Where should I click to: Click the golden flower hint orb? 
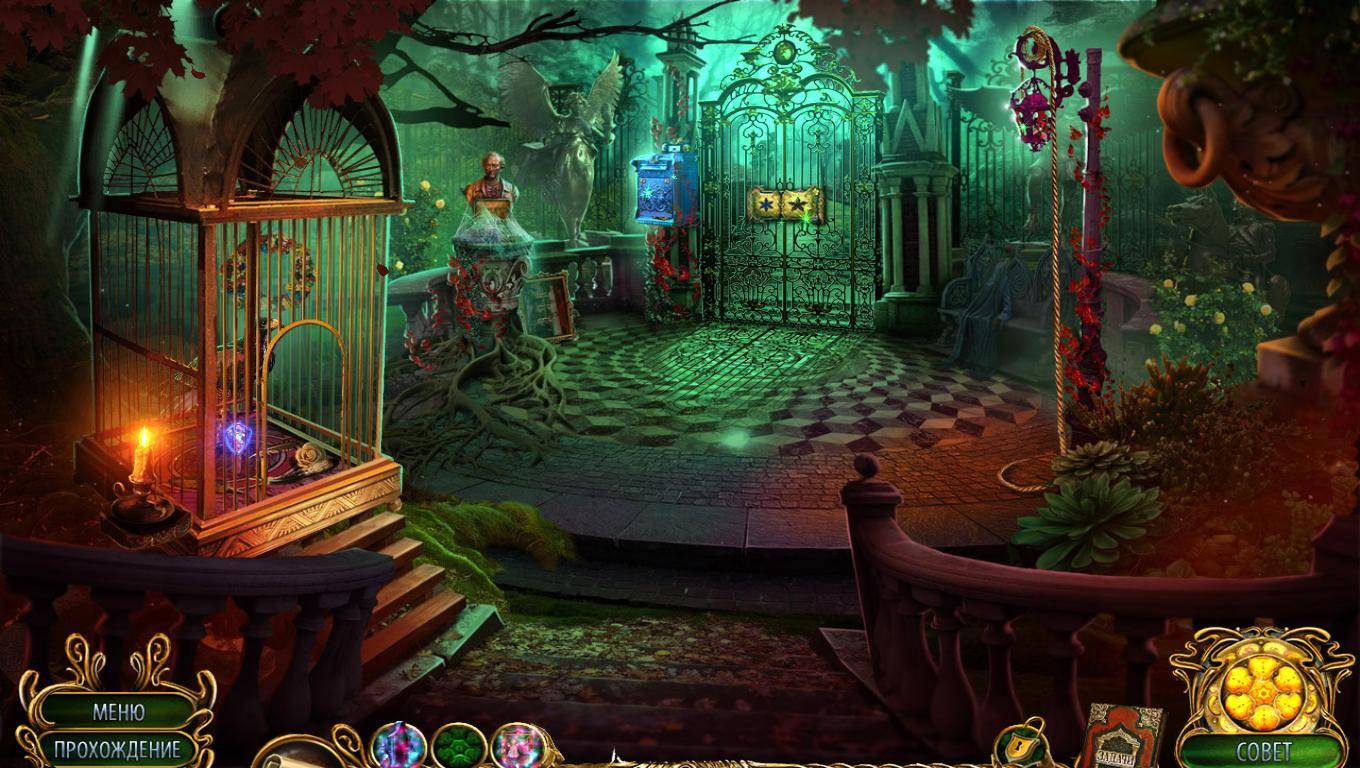[1262, 690]
